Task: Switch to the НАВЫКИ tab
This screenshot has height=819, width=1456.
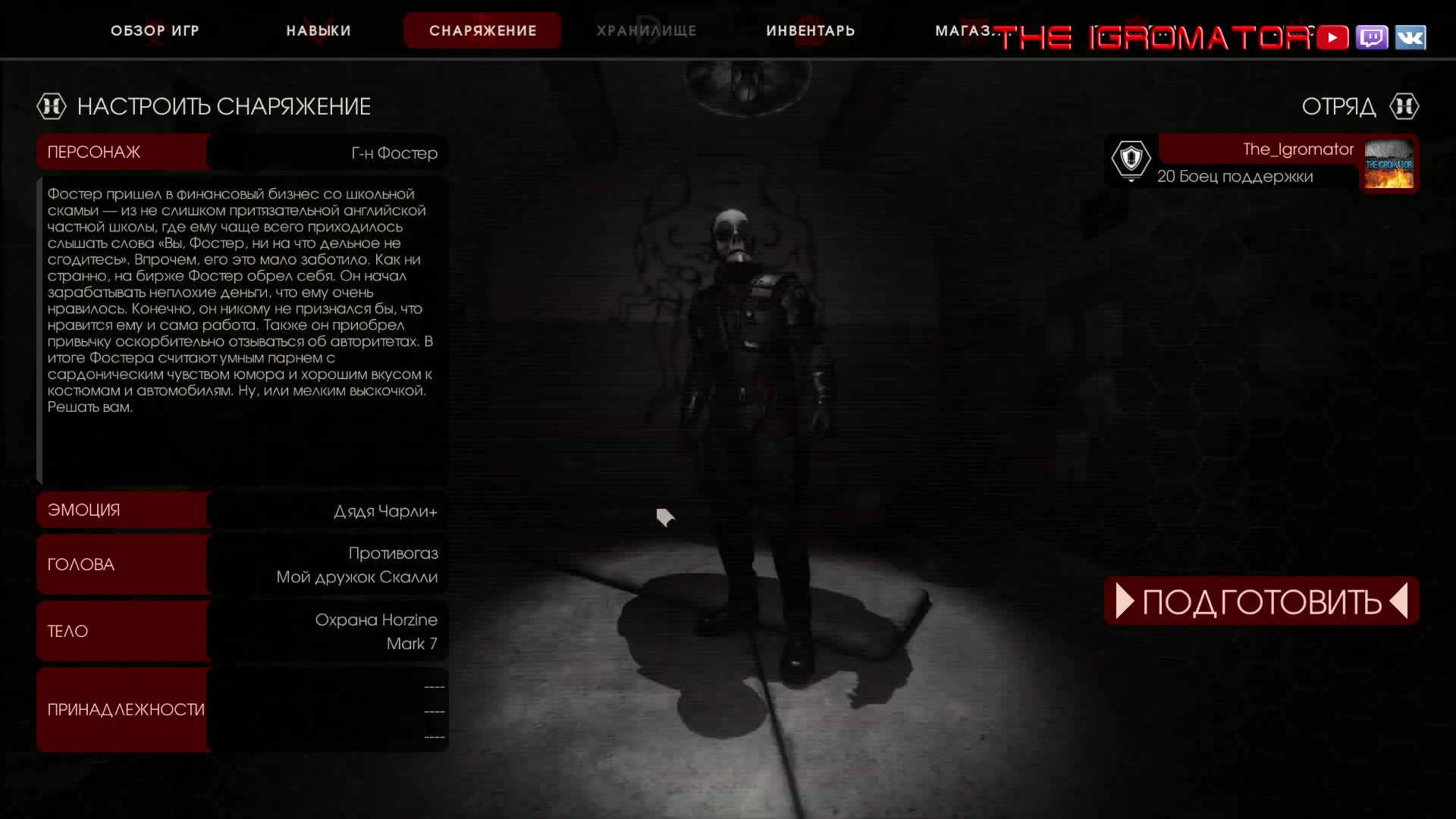Action: click(x=317, y=31)
